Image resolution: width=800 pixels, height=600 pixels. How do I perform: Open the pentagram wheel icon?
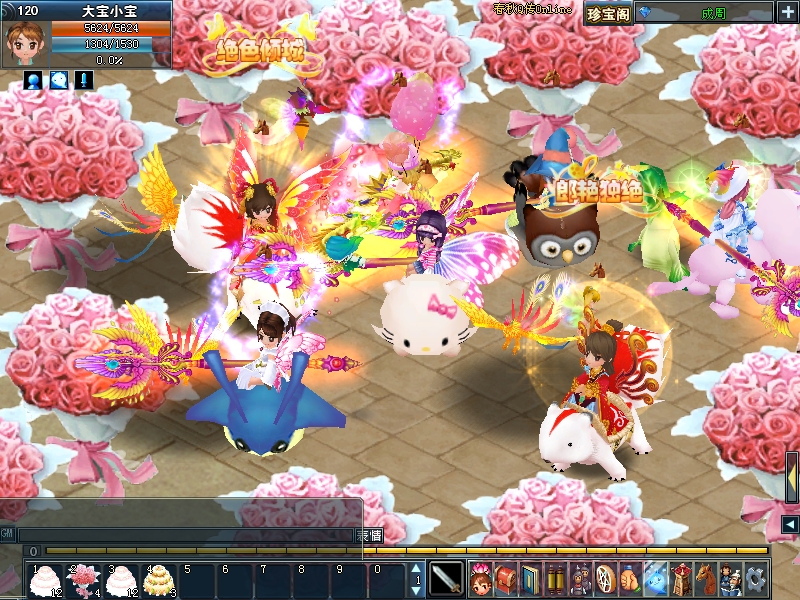[x=605, y=578]
